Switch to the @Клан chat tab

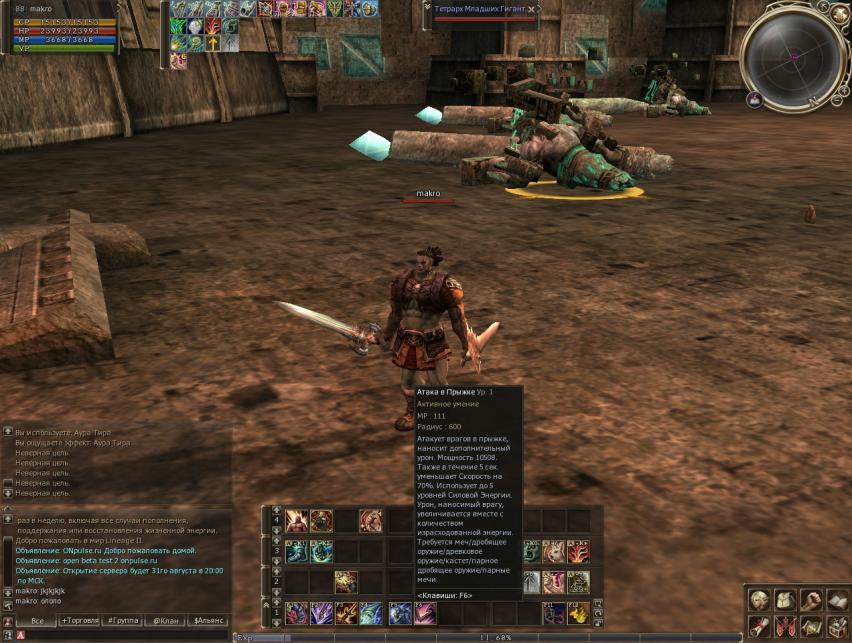[x=165, y=621]
